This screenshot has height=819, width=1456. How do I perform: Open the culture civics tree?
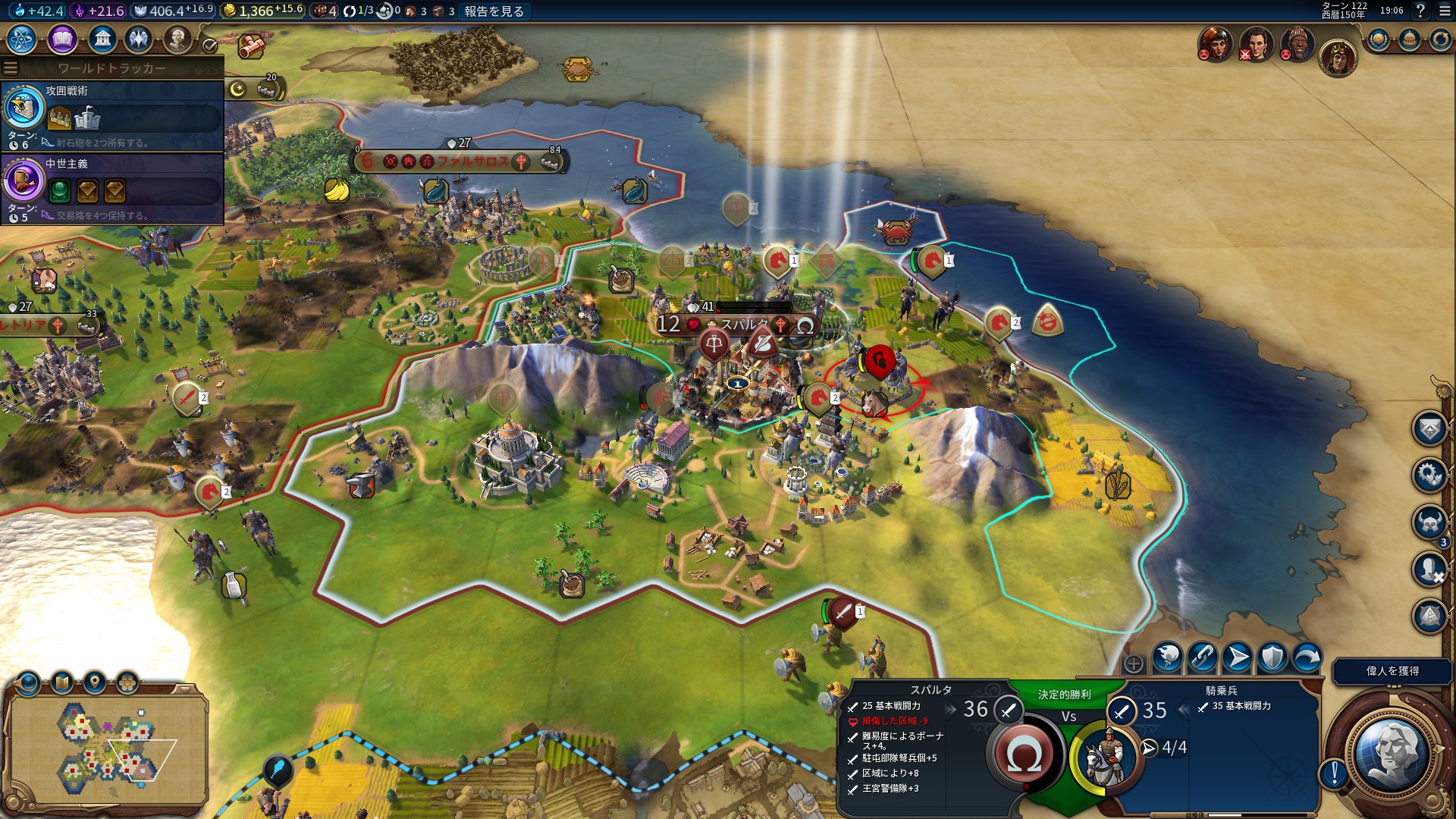click(62, 39)
